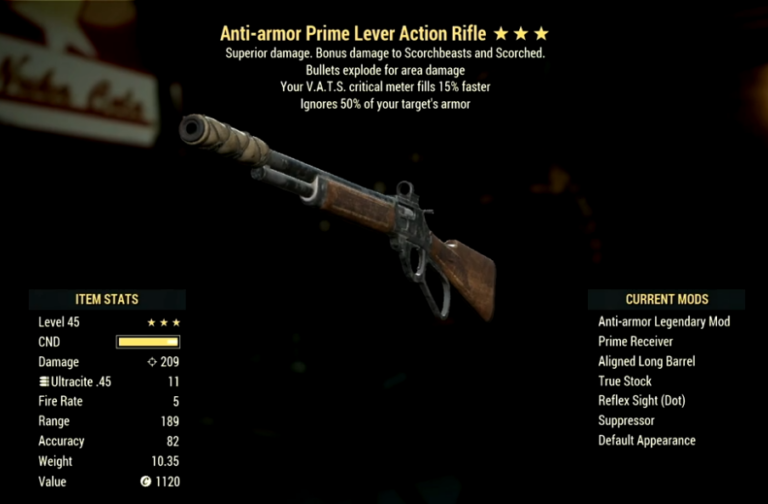The width and height of the screenshot is (768, 504).
Task: Choose Prime Receiver in the mods list
Action: tap(638, 342)
